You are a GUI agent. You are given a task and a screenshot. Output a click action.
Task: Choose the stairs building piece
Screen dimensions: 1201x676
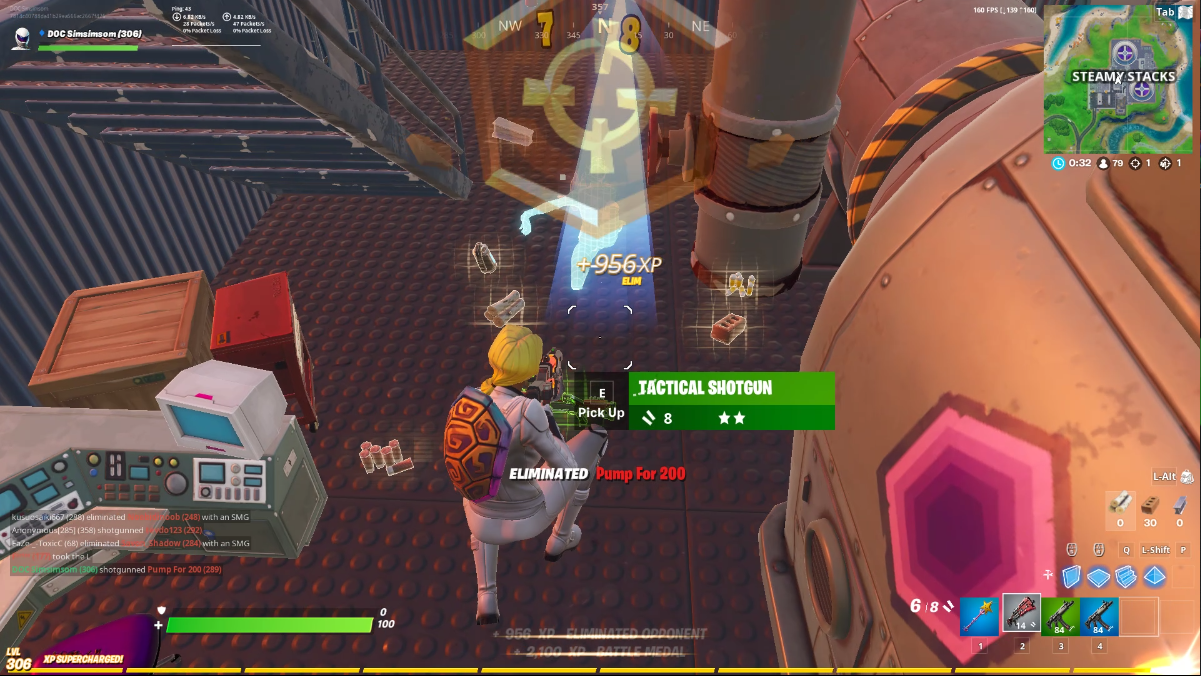tap(1126, 577)
